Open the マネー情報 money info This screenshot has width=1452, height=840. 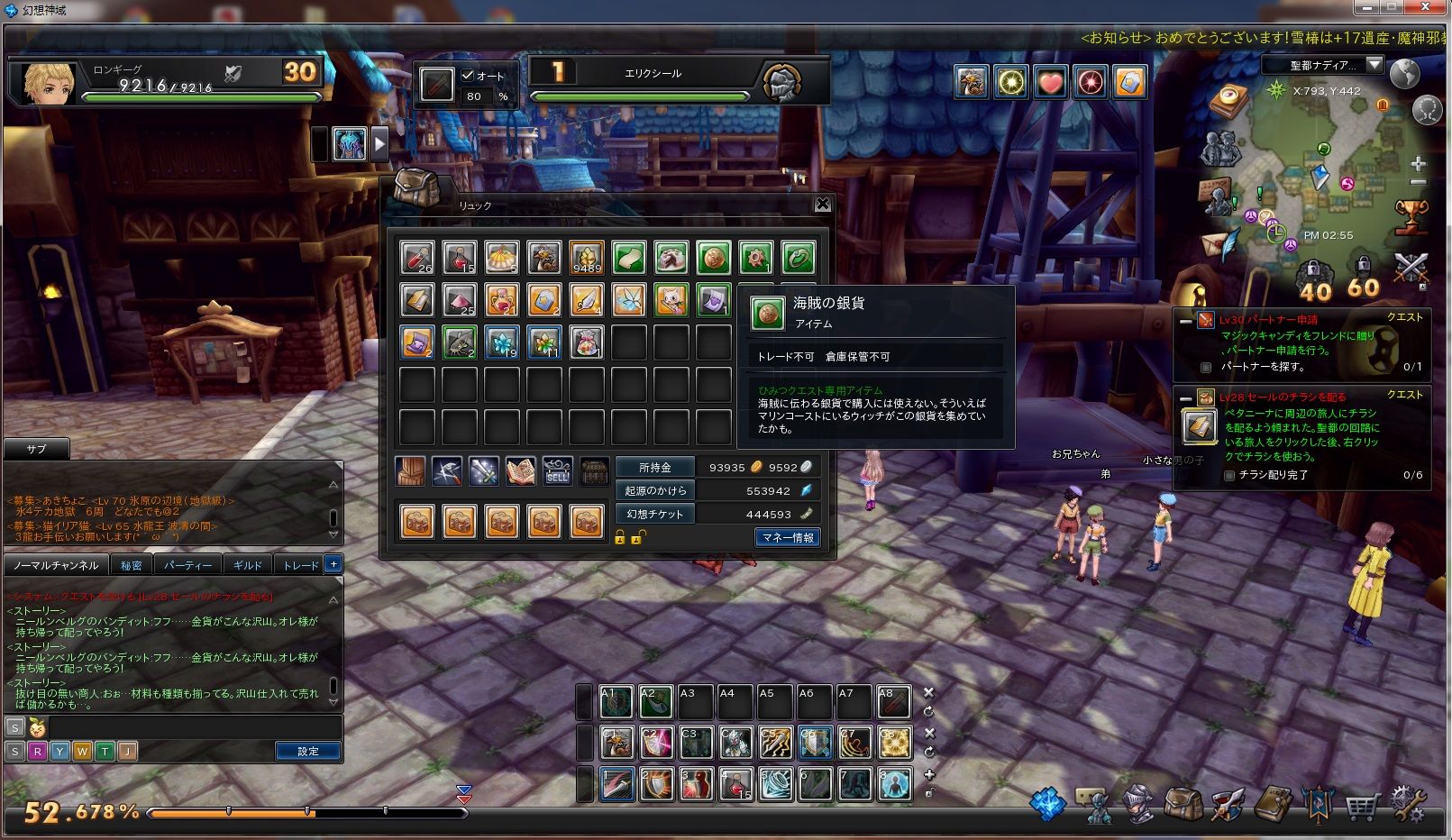point(787,537)
